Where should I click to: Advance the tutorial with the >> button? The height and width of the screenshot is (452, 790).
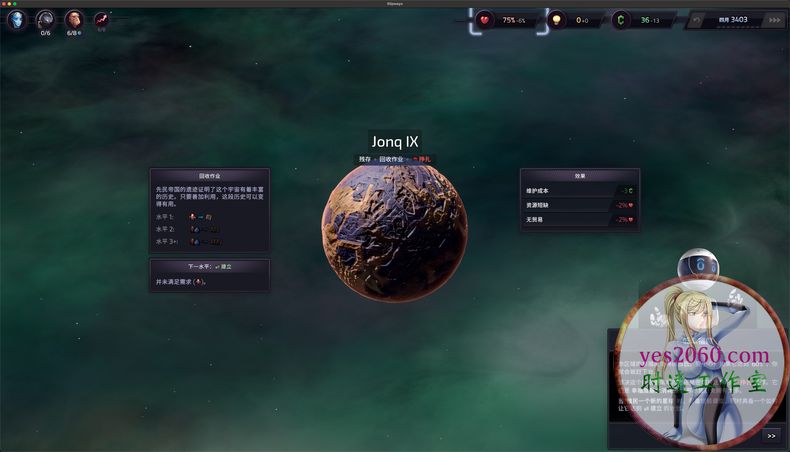click(771, 435)
